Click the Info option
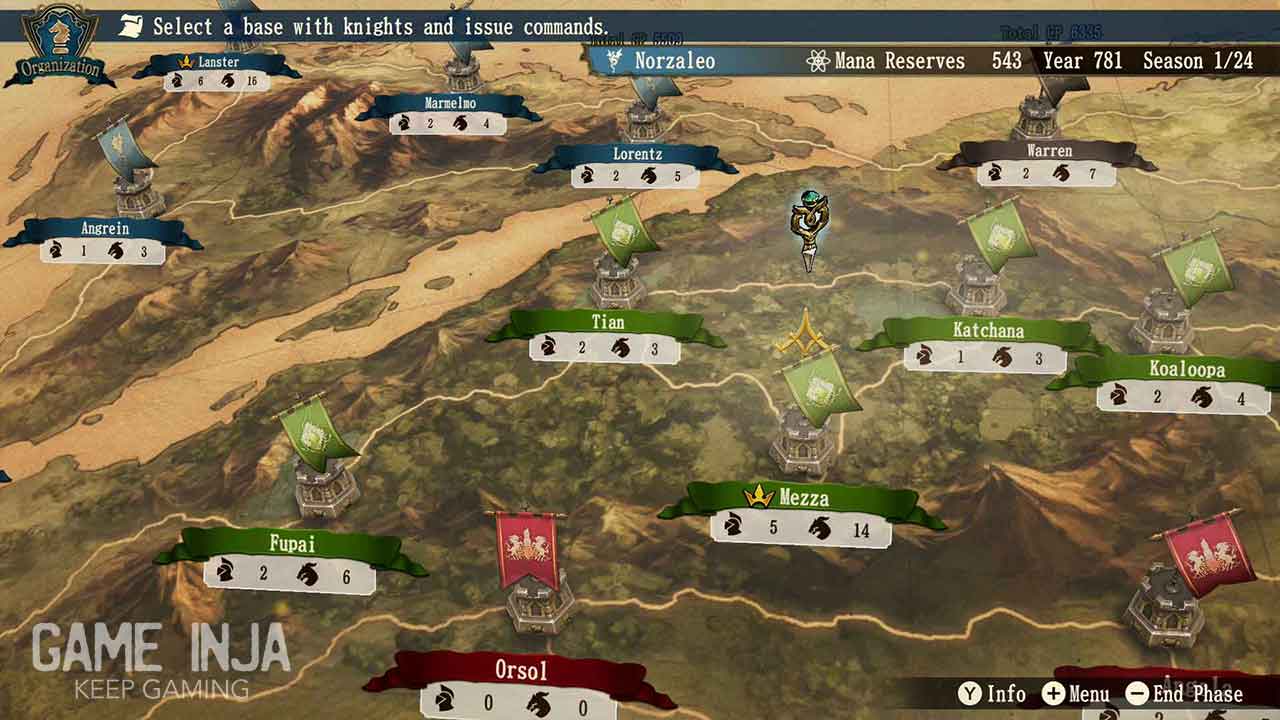This screenshot has height=720, width=1280. tap(992, 694)
